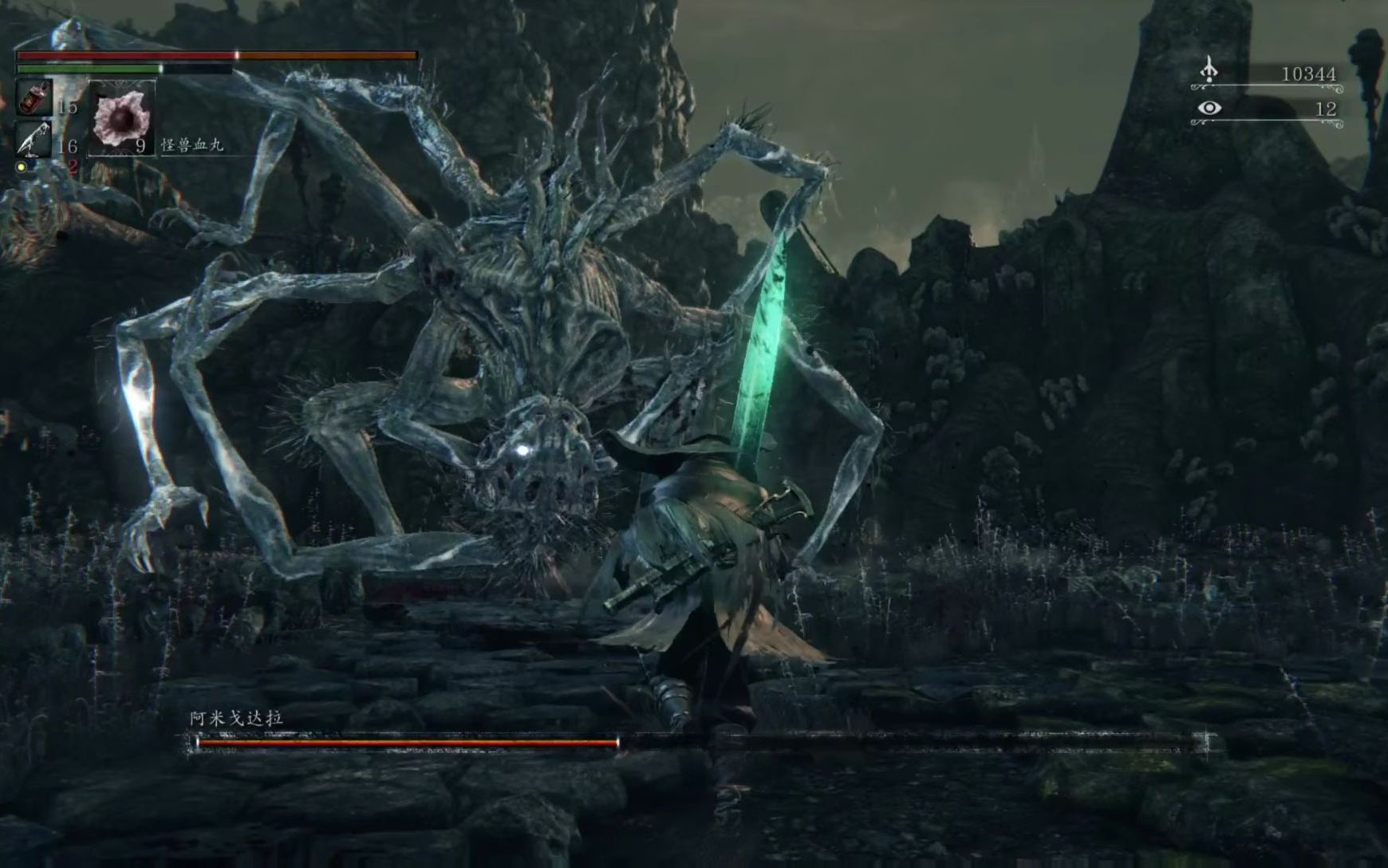Select the Quicksilver Bullet slot

(x=34, y=139)
